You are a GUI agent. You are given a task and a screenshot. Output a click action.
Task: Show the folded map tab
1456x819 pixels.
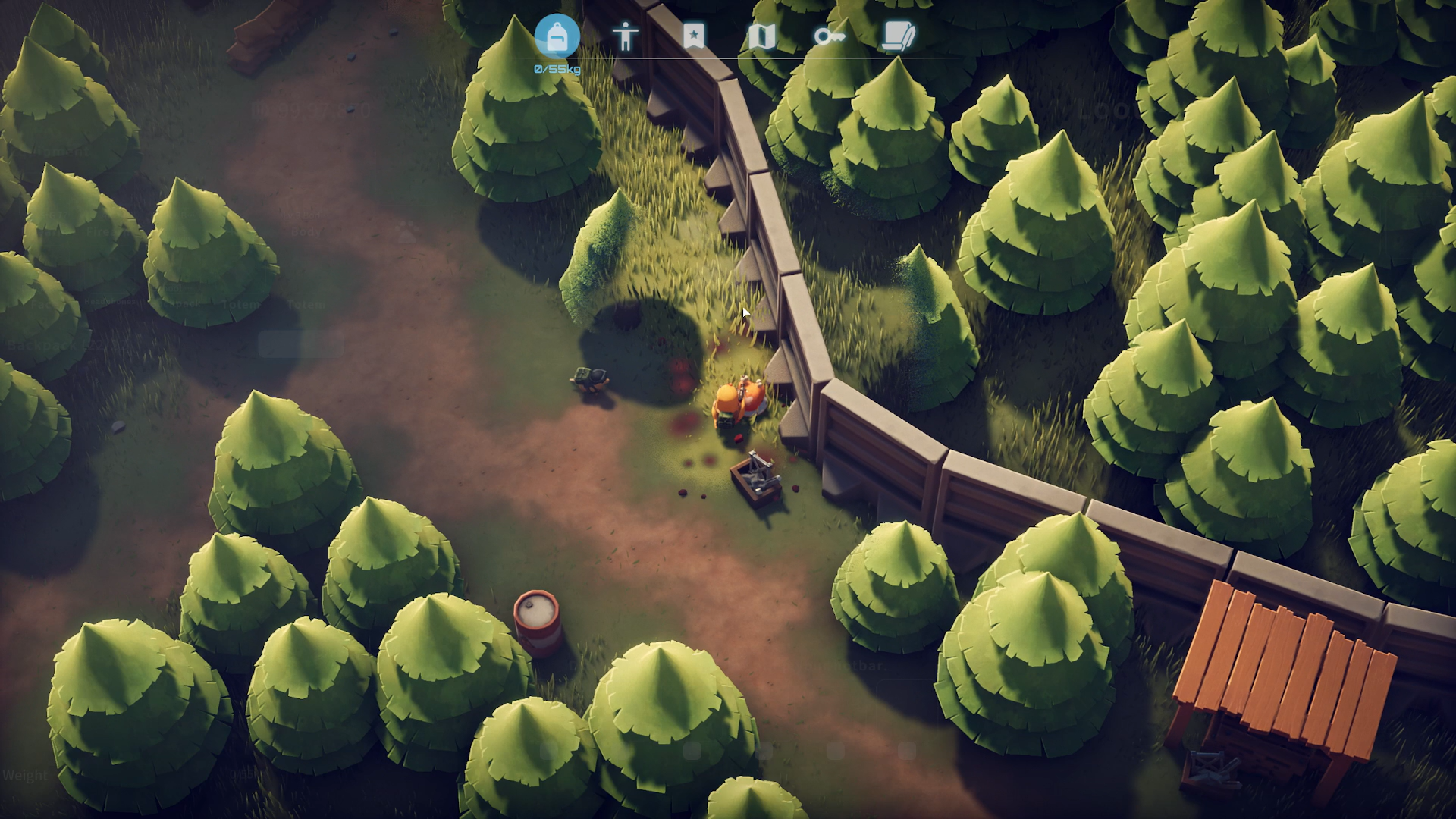[x=761, y=36]
